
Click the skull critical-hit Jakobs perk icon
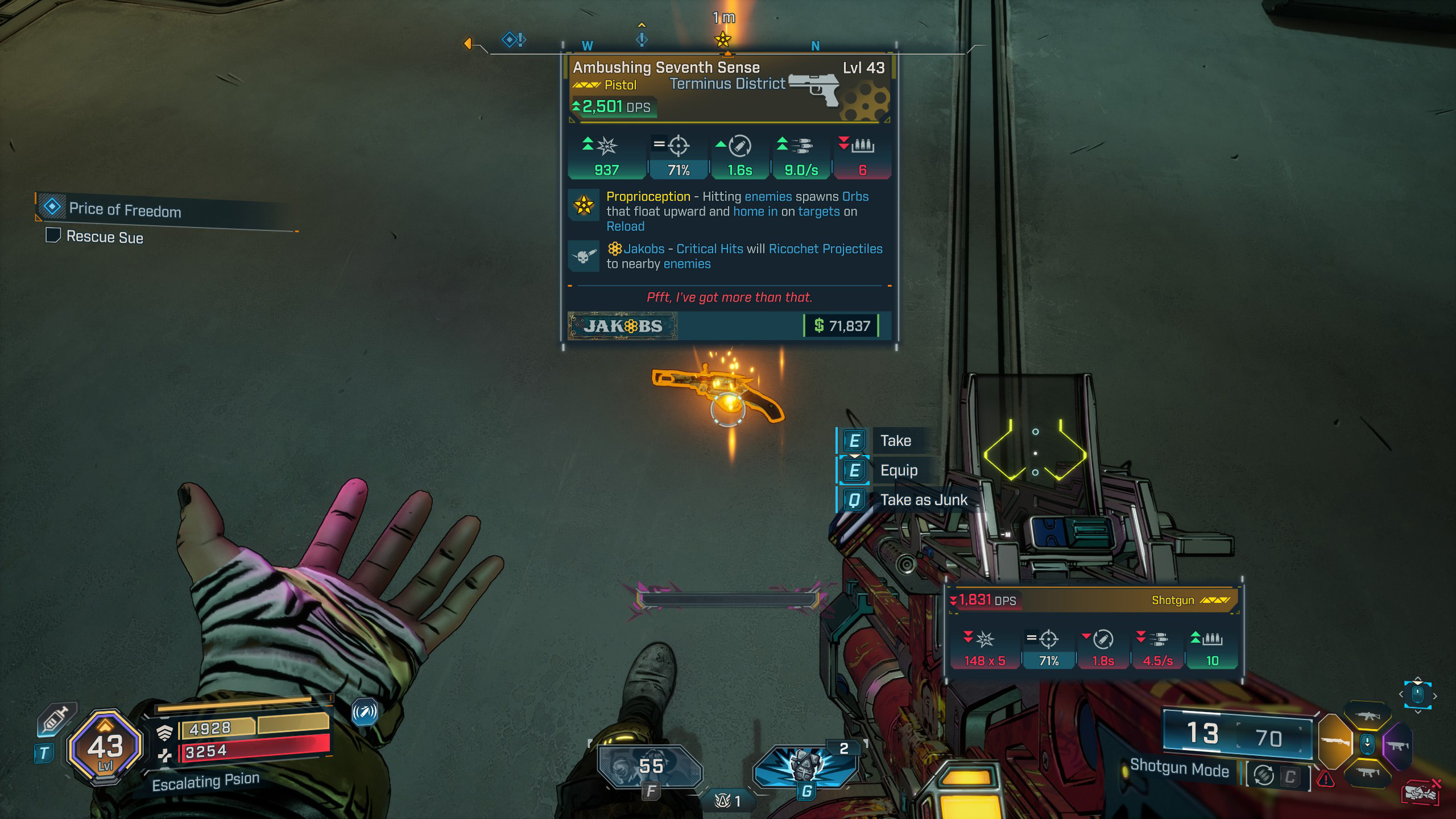[x=584, y=256]
